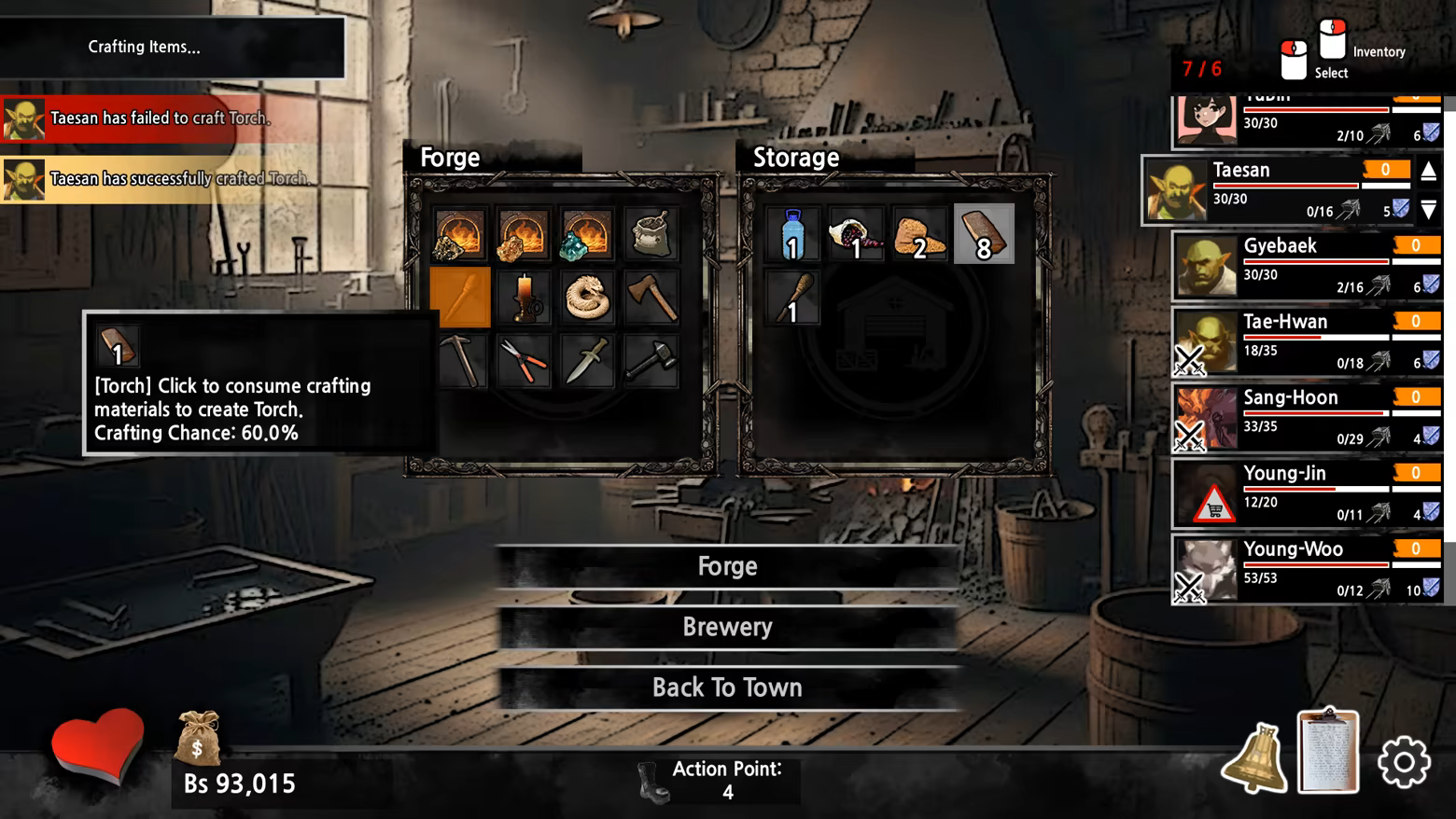Select the wood plank stack in Storage
Viewport: 1456px width, 819px height.
coord(984,233)
